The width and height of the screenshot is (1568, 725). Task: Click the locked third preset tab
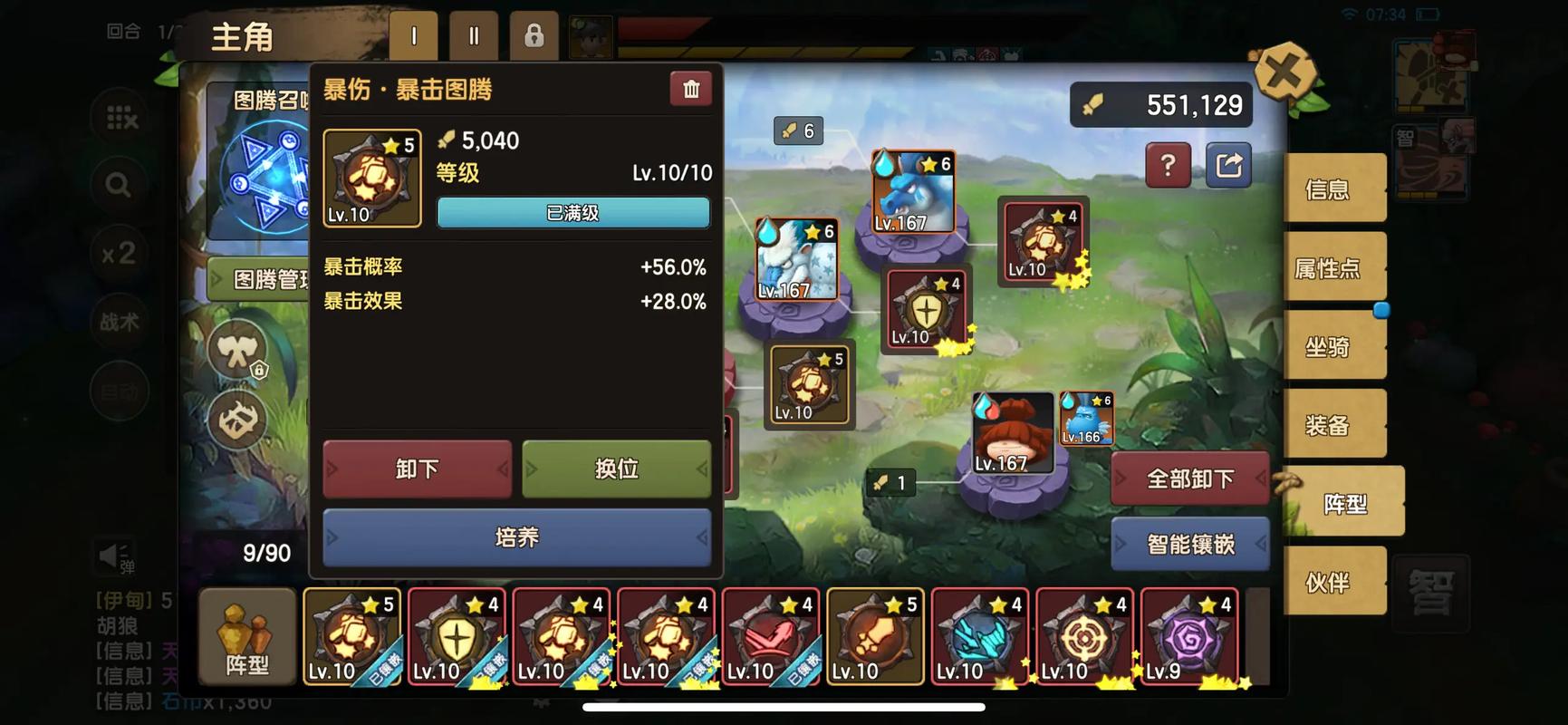[534, 37]
